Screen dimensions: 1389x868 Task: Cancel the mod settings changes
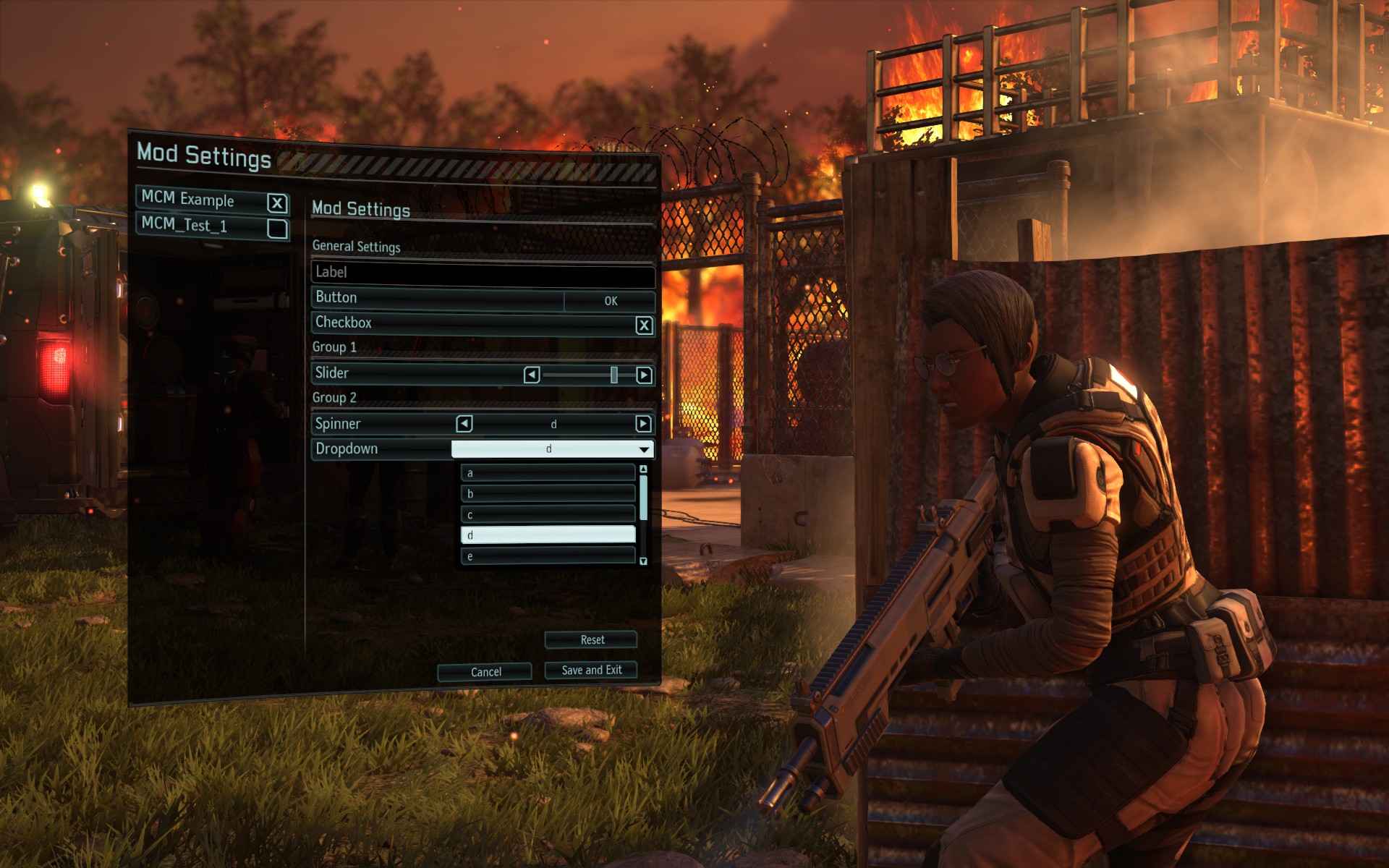click(485, 672)
